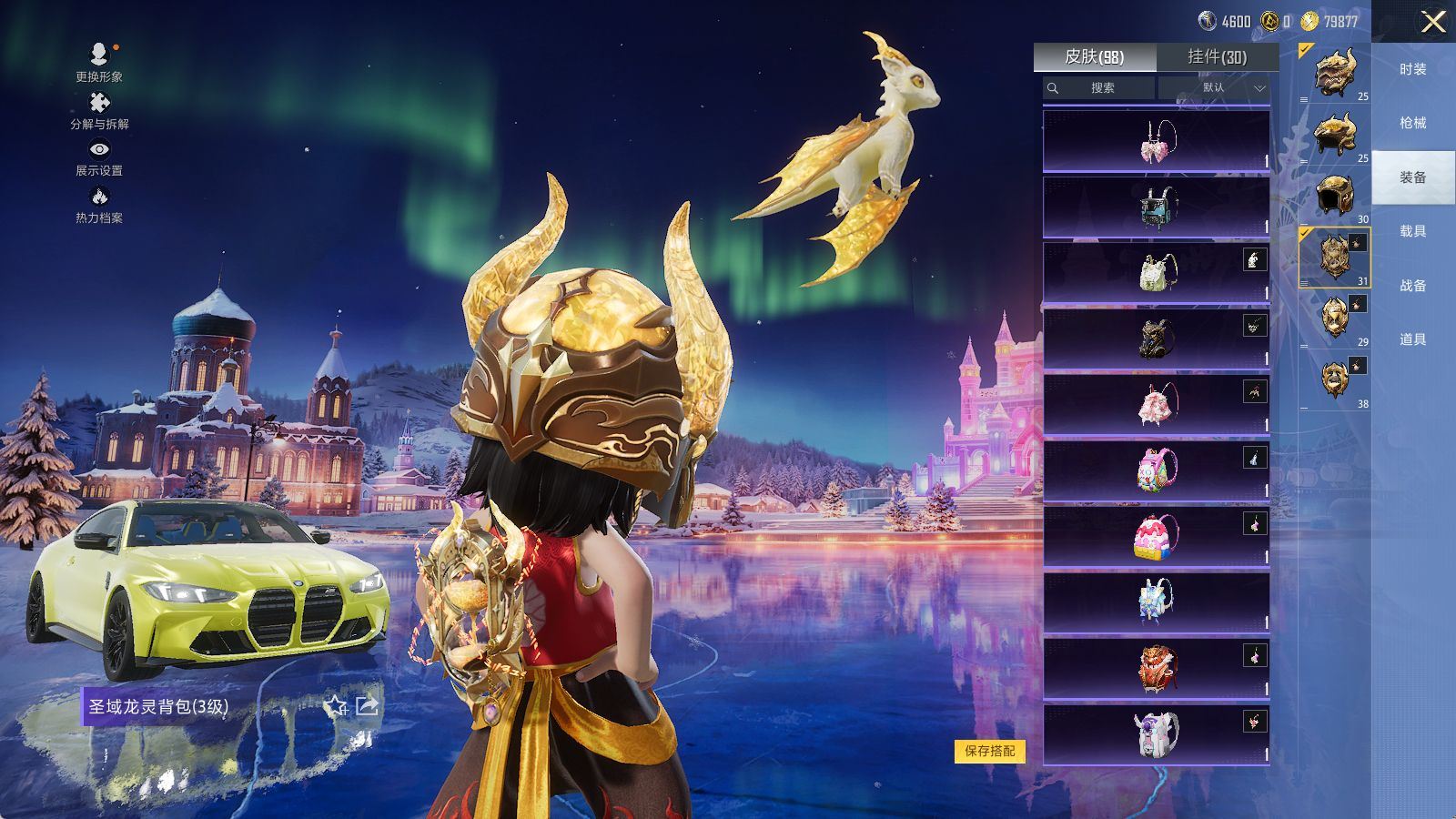Open the 战备 loadout category
The image size is (1456, 819).
pyautogui.click(x=1412, y=285)
